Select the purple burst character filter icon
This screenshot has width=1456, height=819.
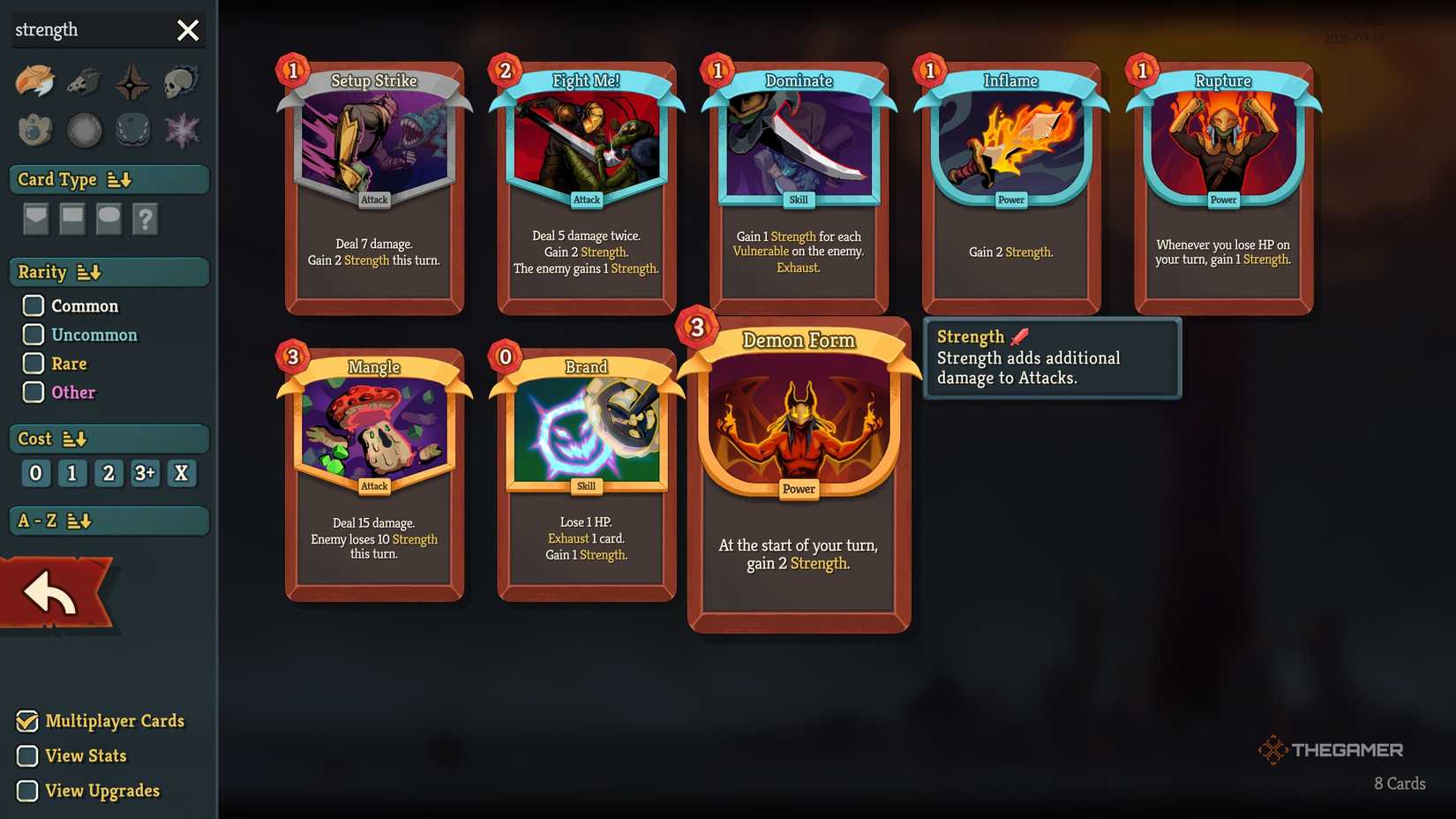(181, 130)
